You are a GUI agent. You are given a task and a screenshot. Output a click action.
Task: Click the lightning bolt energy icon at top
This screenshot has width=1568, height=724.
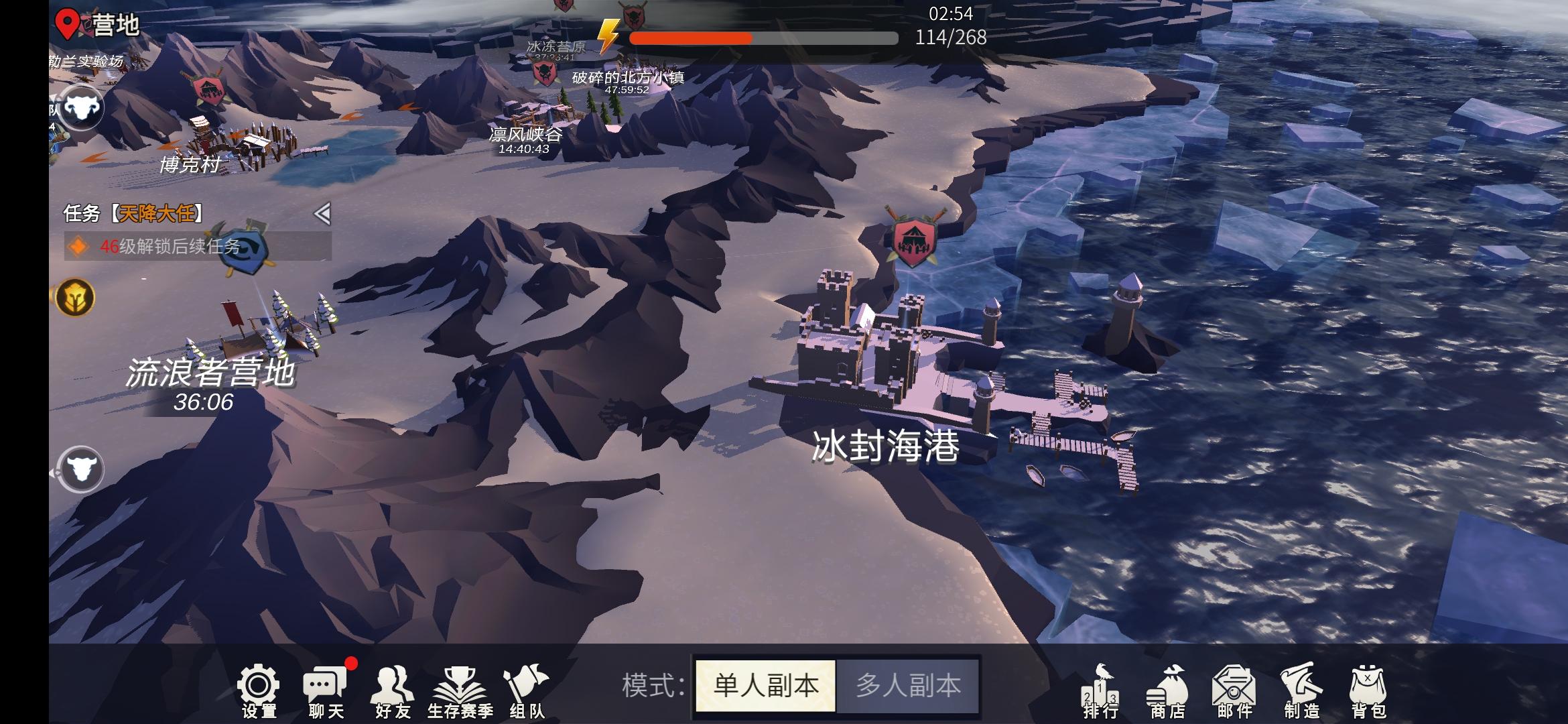(608, 37)
